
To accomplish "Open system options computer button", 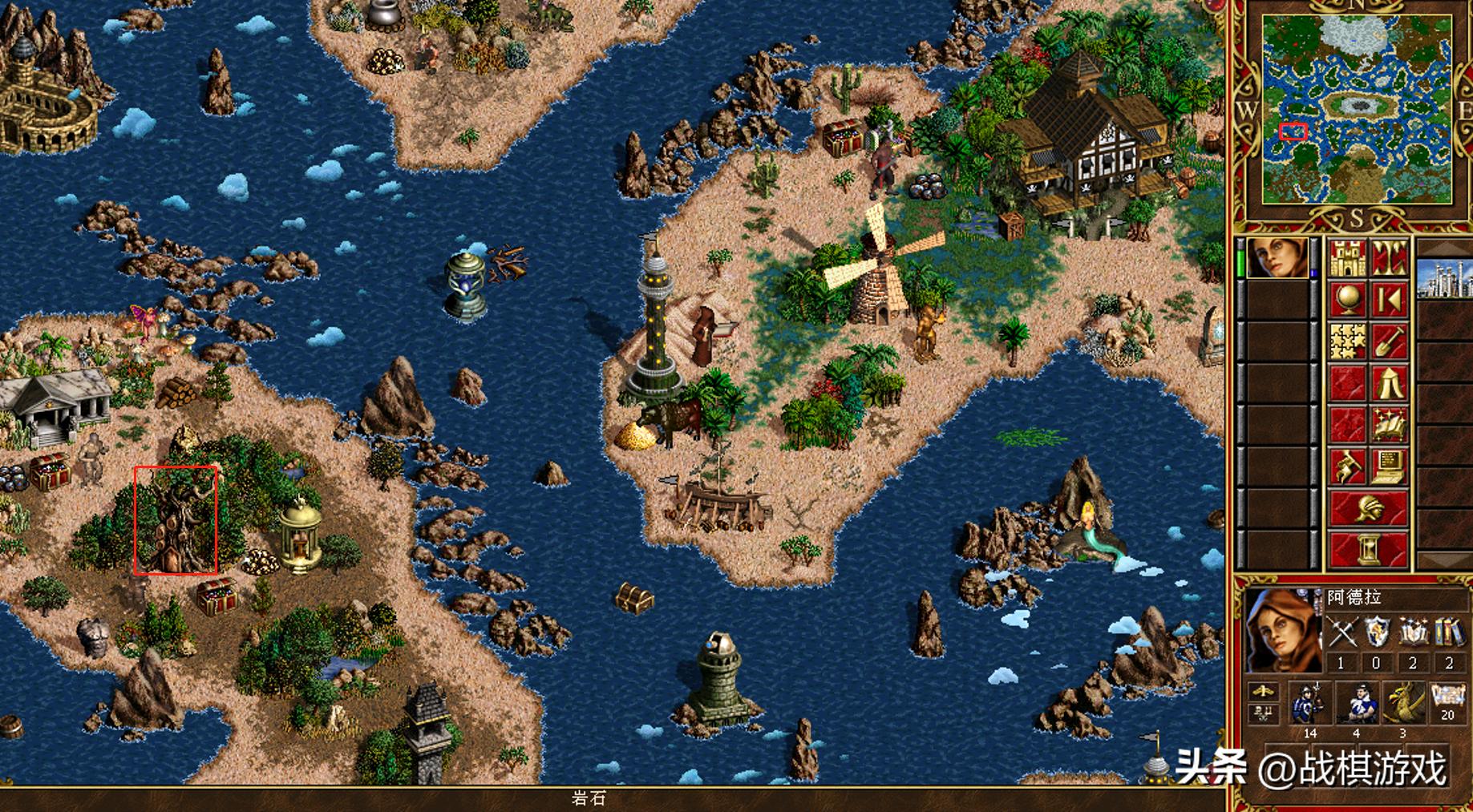I will point(1388,467).
